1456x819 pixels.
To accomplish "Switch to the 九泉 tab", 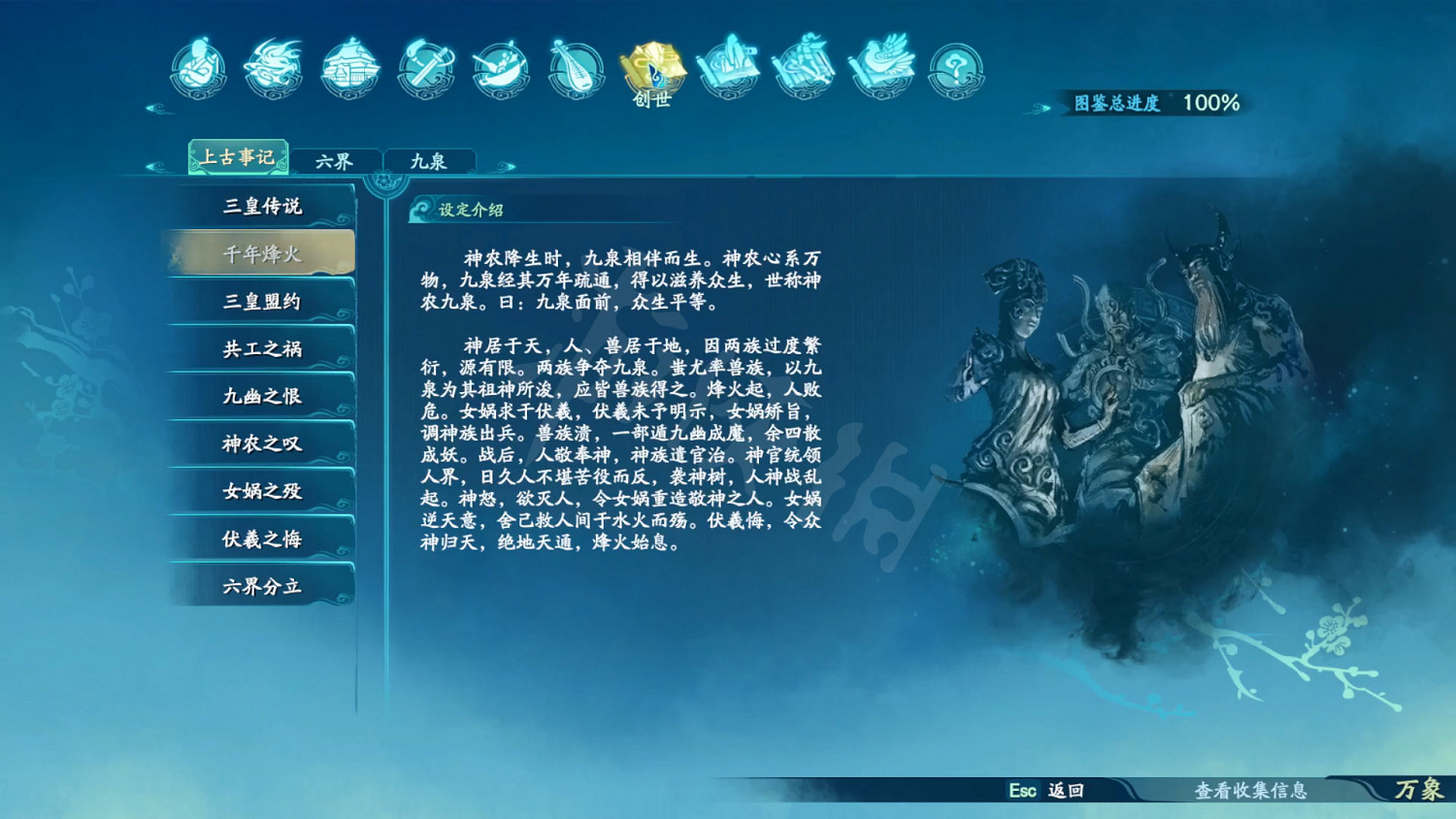I will pyautogui.click(x=430, y=159).
